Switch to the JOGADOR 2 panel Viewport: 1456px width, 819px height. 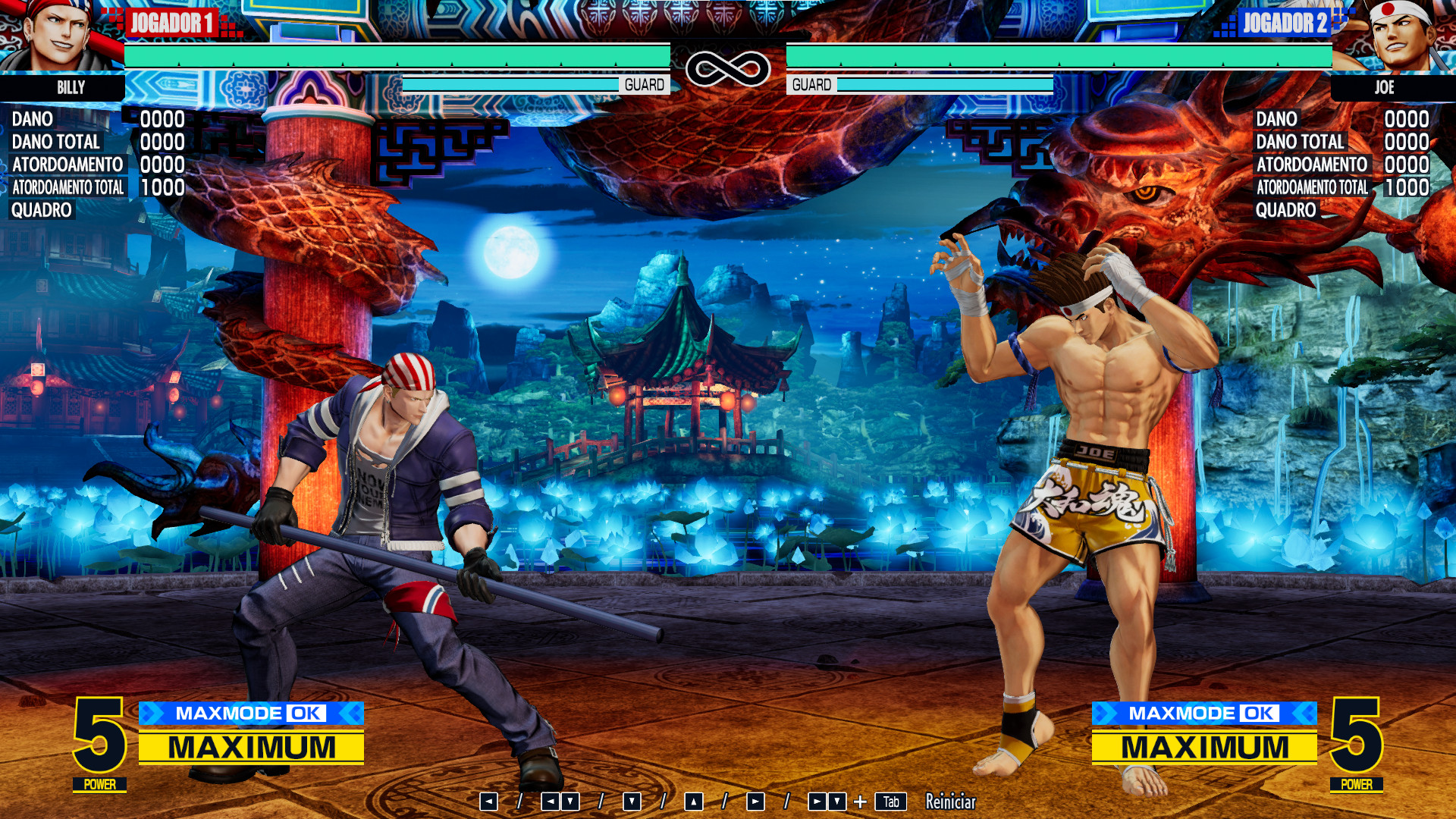point(1284,23)
